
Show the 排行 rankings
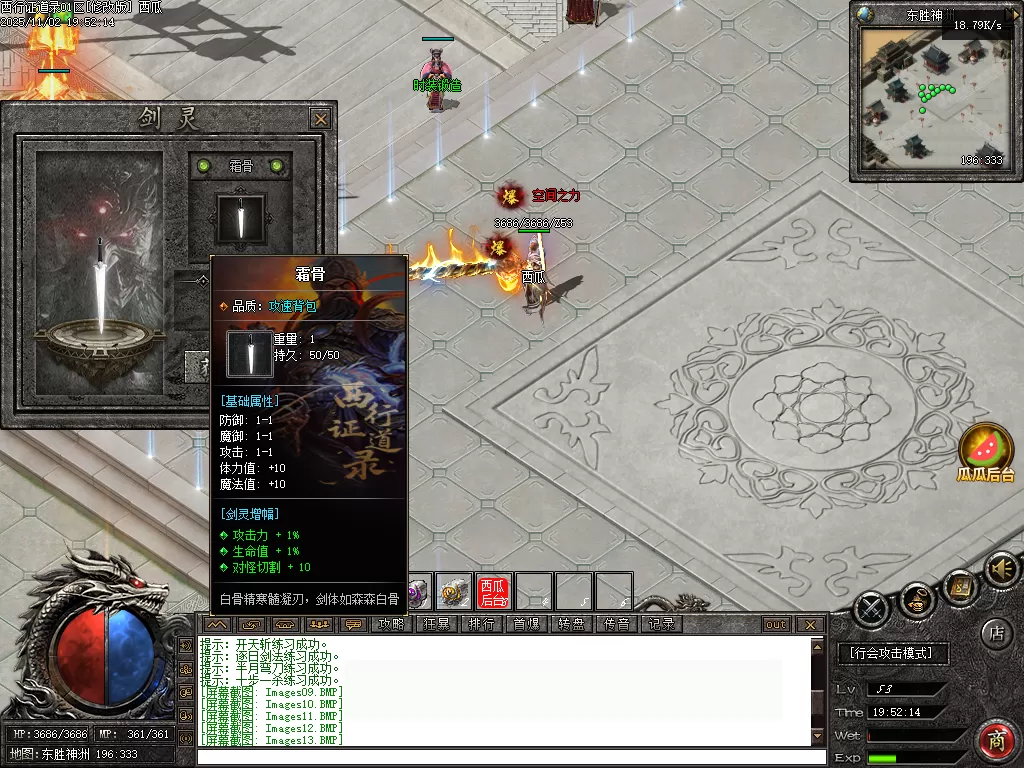[x=482, y=624]
